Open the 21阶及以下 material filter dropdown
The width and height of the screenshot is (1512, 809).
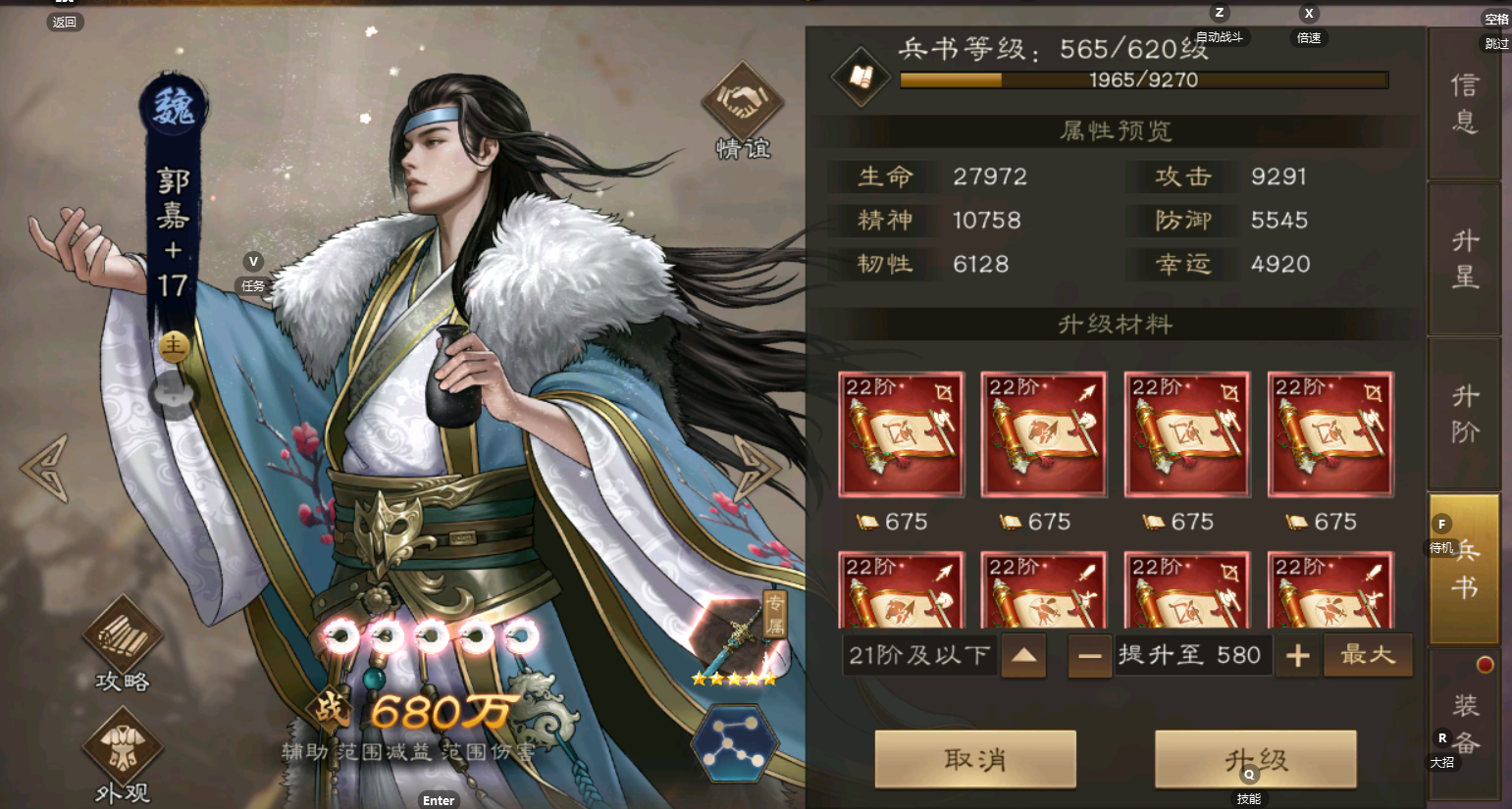pyautogui.click(x=918, y=655)
